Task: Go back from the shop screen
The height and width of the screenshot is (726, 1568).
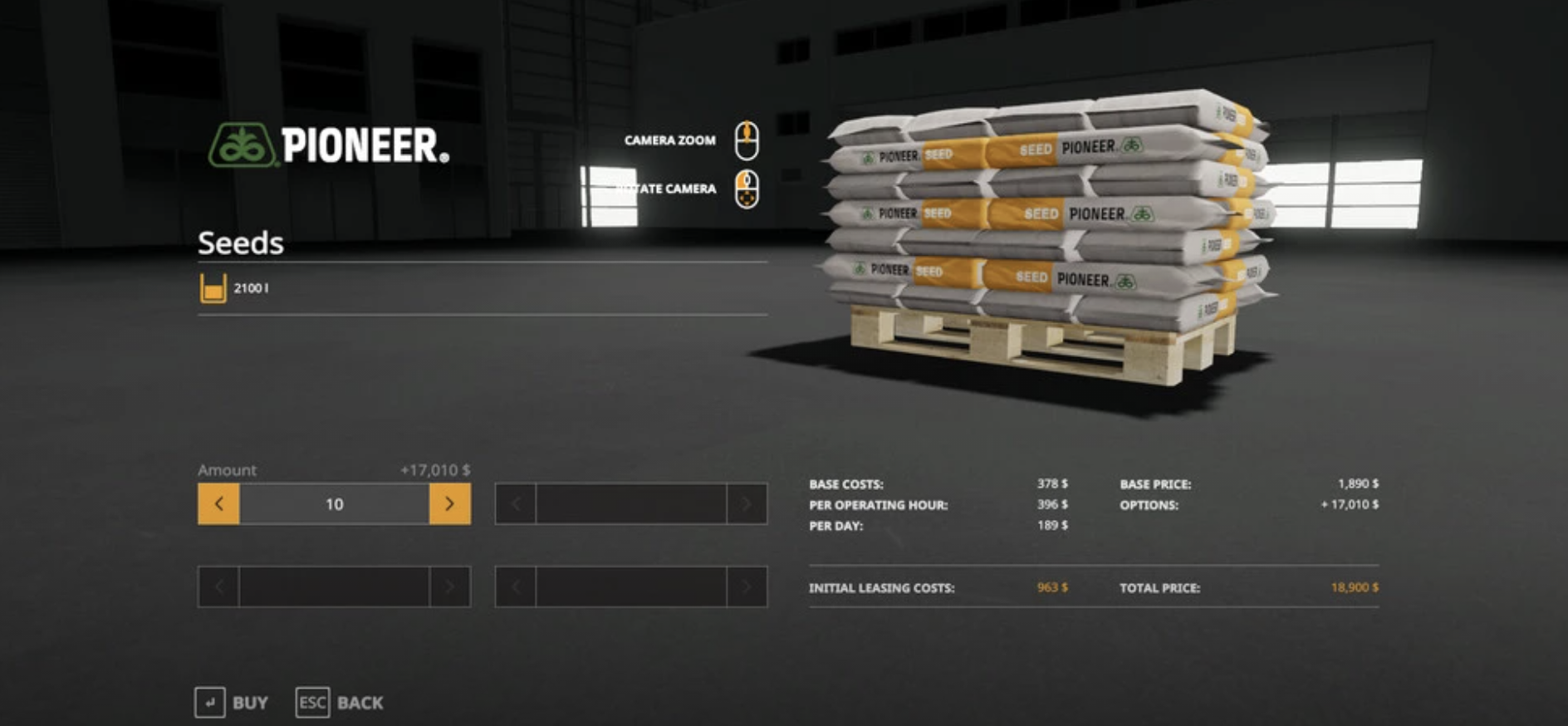Action: [x=340, y=703]
